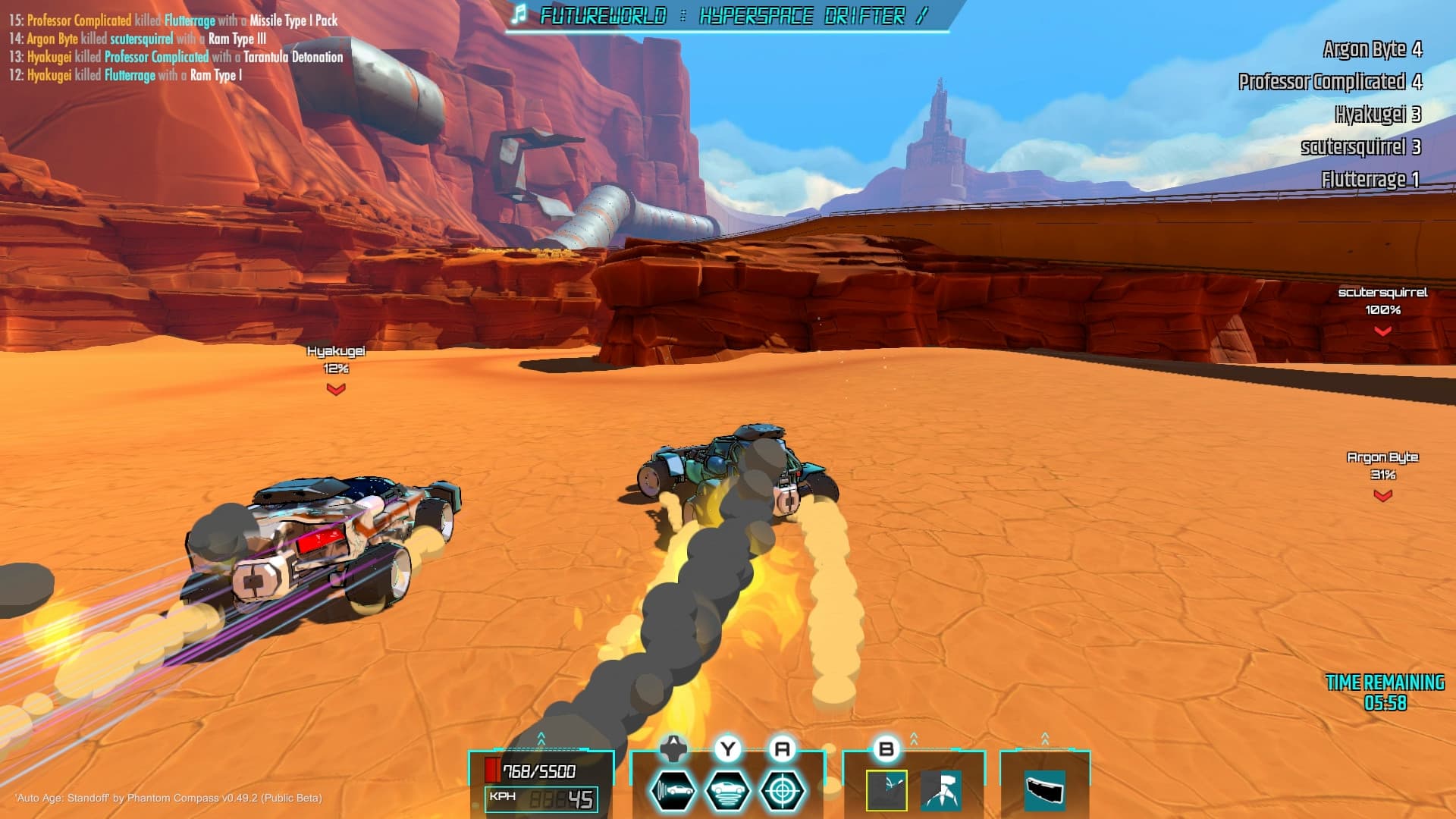Click the D-pad glyph above the ability hexagons
Image resolution: width=1456 pixels, height=819 pixels.
click(673, 747)
